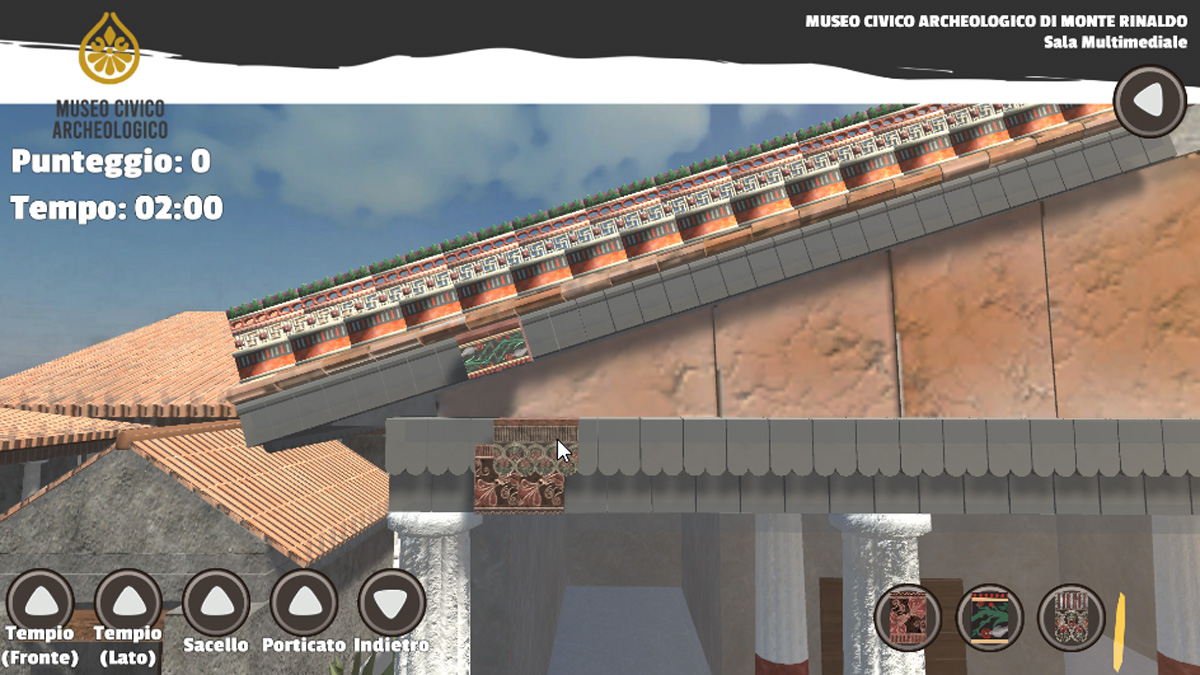
Task: Go to the Tempio (Fronte) view
Action: point(40,602)
